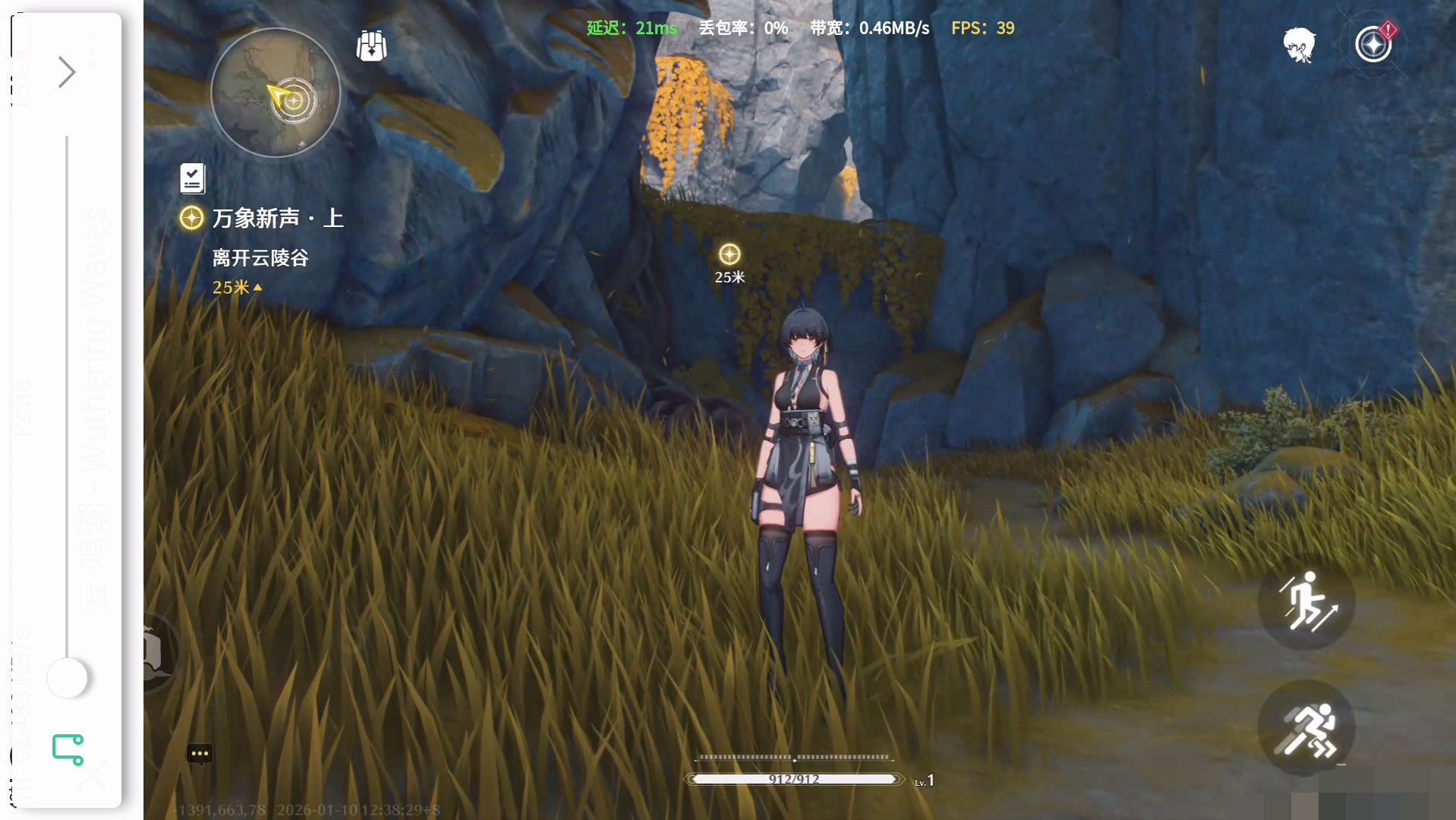Open the quest log checklist icon

pyautogui.click(x=193, y=178)
